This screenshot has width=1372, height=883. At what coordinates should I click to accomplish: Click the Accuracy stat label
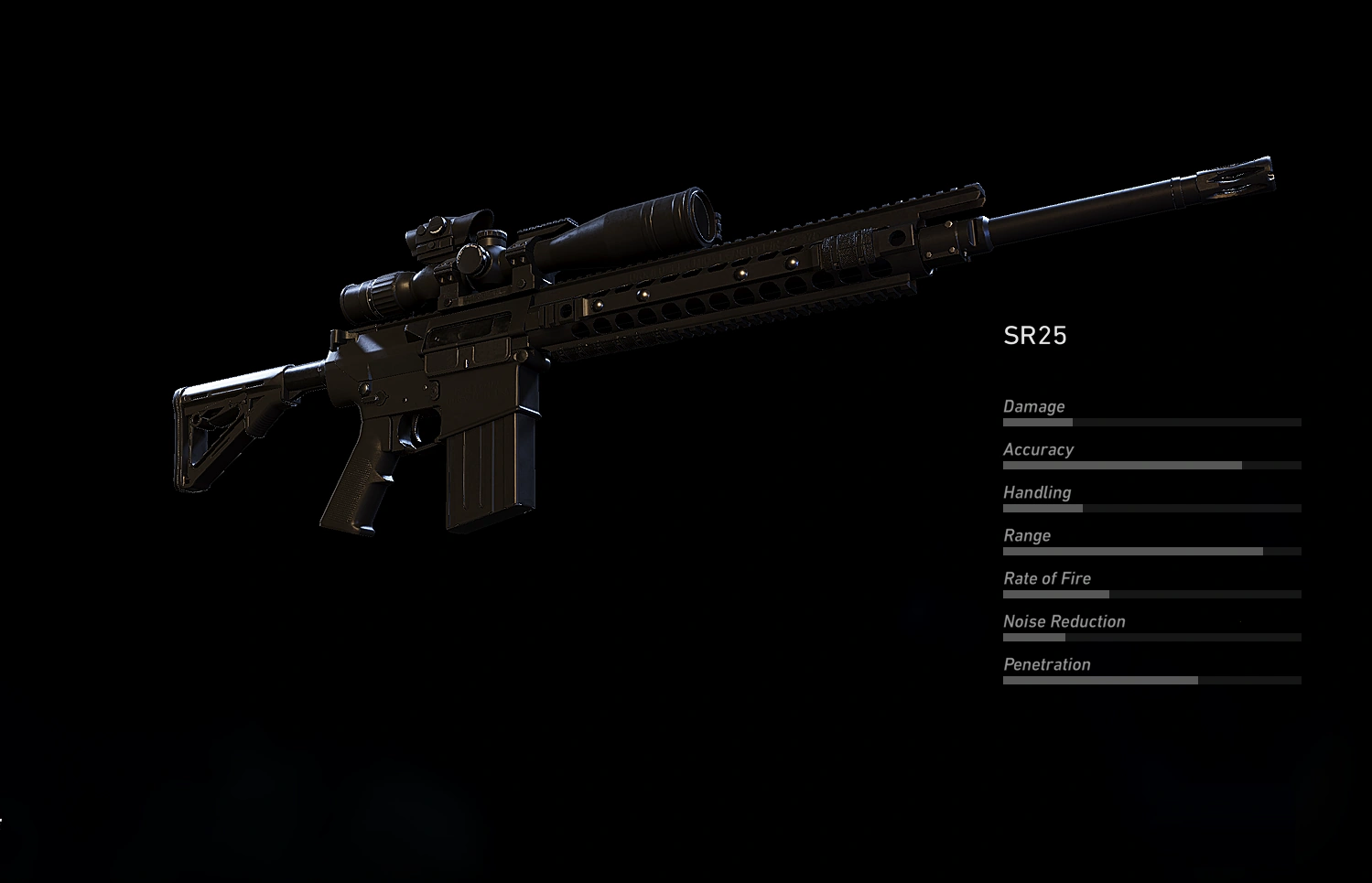pos(1039,449)
